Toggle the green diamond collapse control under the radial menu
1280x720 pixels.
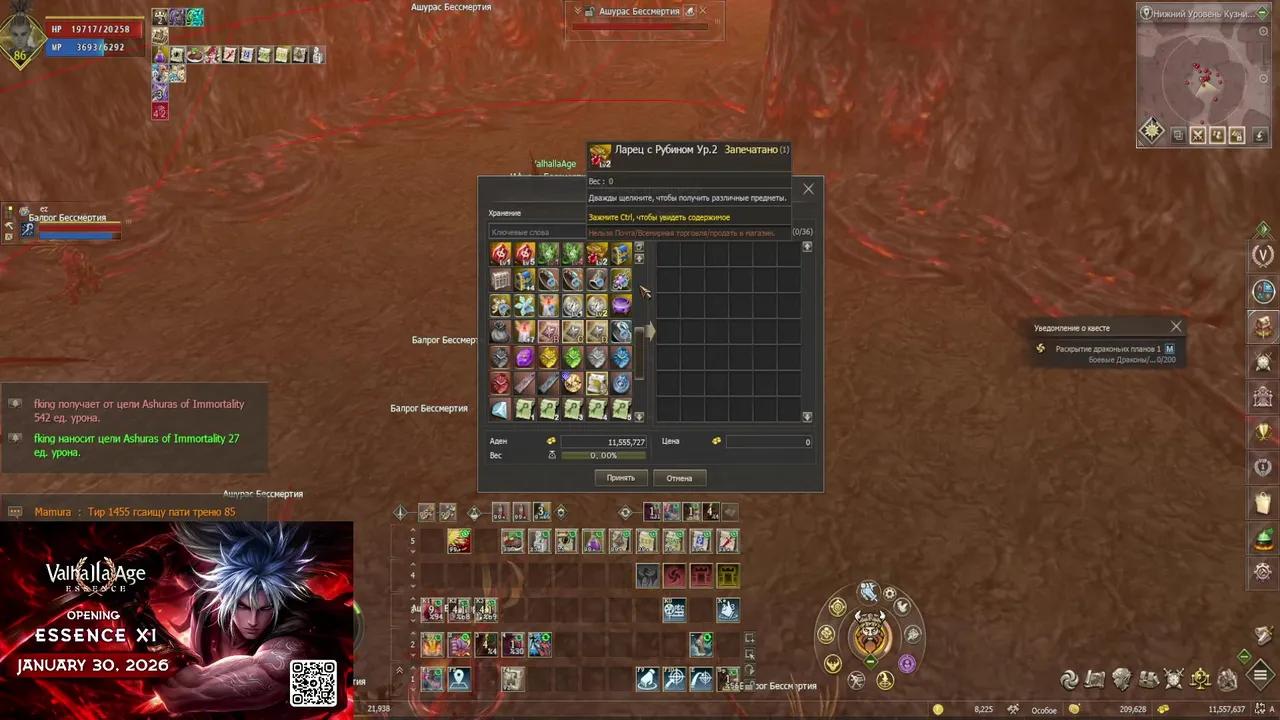click(x=870, y=661)
